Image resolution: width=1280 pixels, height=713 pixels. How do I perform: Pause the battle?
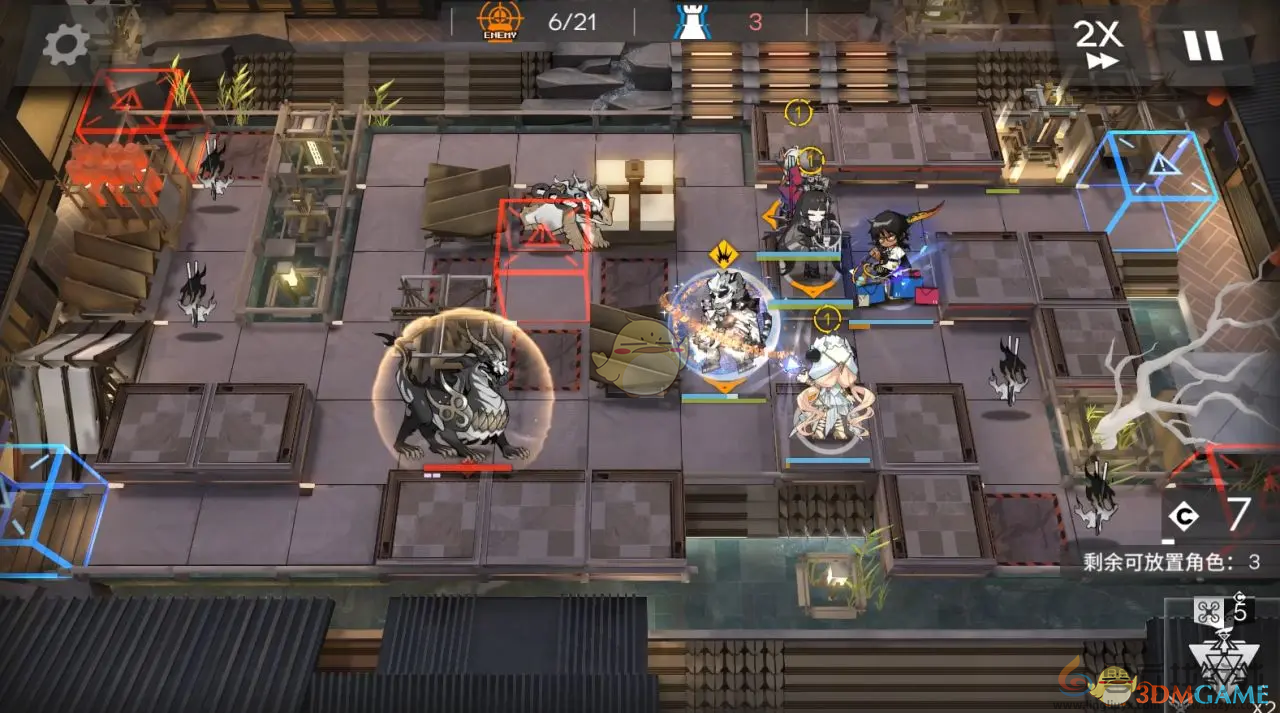[1202, 45]
